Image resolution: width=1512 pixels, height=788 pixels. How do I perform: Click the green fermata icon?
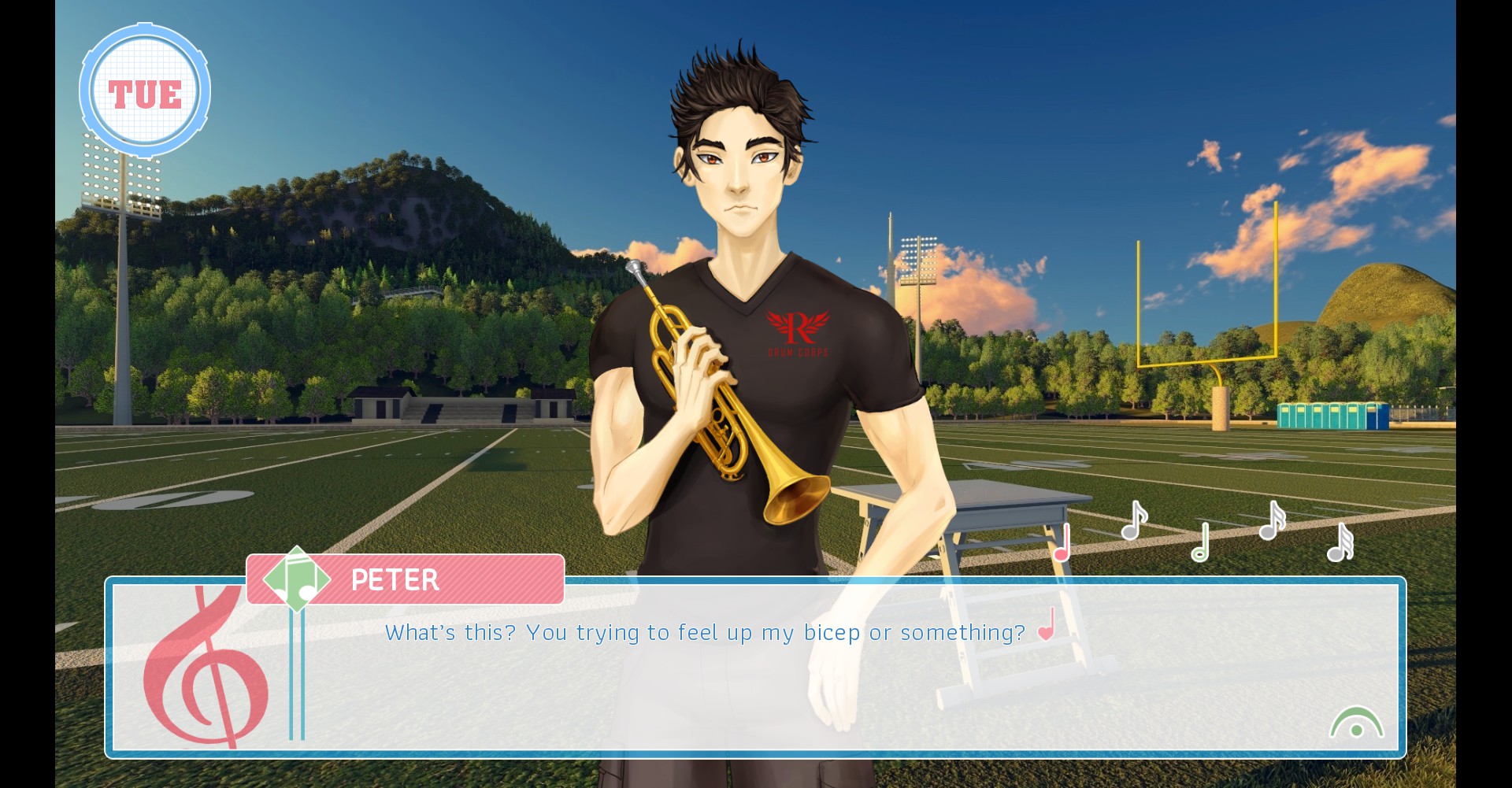click(x=1356, y=723)
